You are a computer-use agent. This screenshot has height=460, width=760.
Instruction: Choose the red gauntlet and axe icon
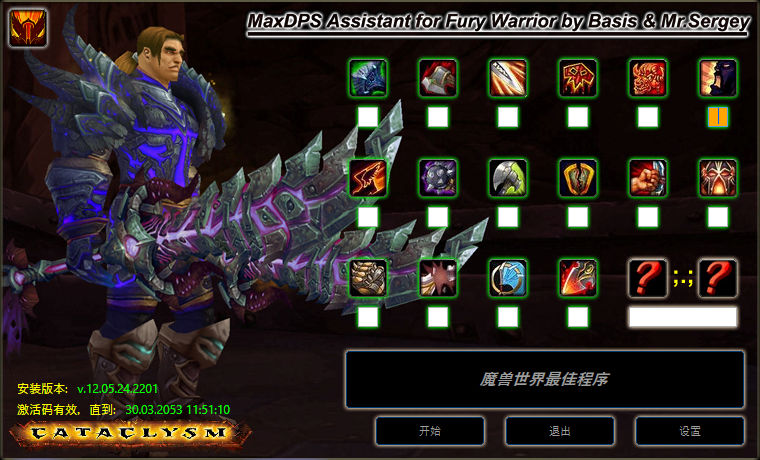438,78
